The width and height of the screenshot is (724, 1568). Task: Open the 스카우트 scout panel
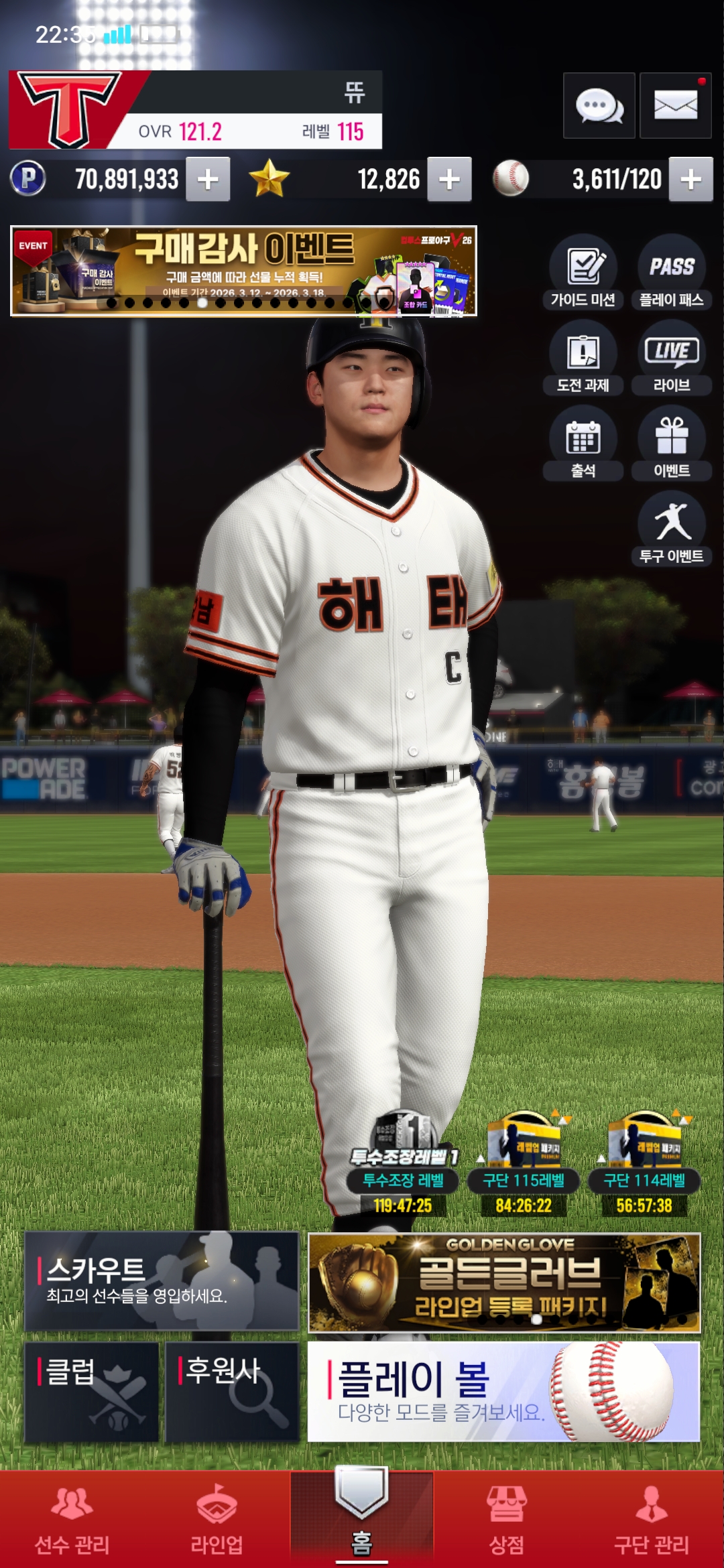point(162,1281)
